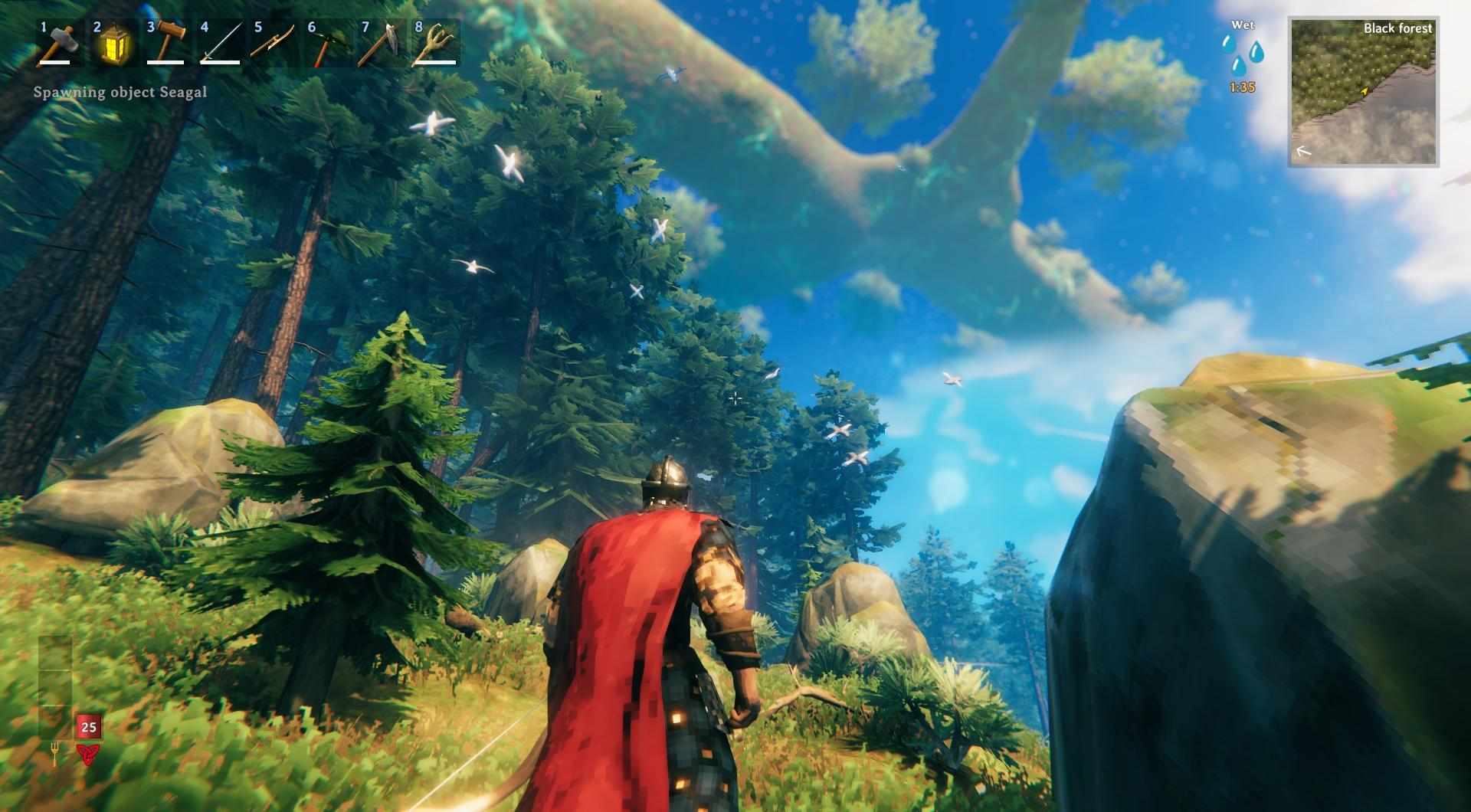This screenshot has width=1471, height=812.
Task: Equip the glowing yellow lantern
Action: coord(112,43)
